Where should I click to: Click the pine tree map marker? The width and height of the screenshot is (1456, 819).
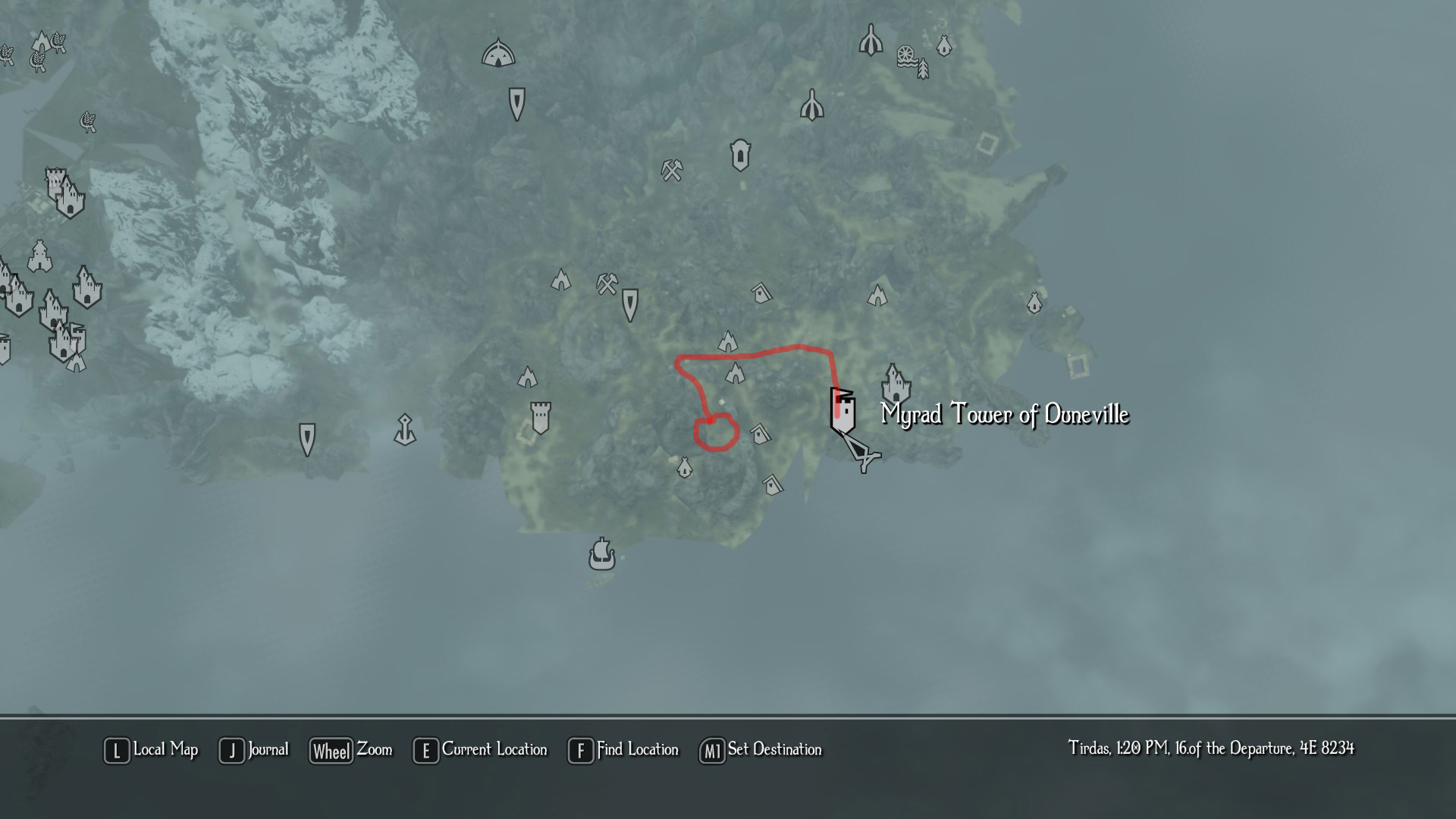[923, 70]
